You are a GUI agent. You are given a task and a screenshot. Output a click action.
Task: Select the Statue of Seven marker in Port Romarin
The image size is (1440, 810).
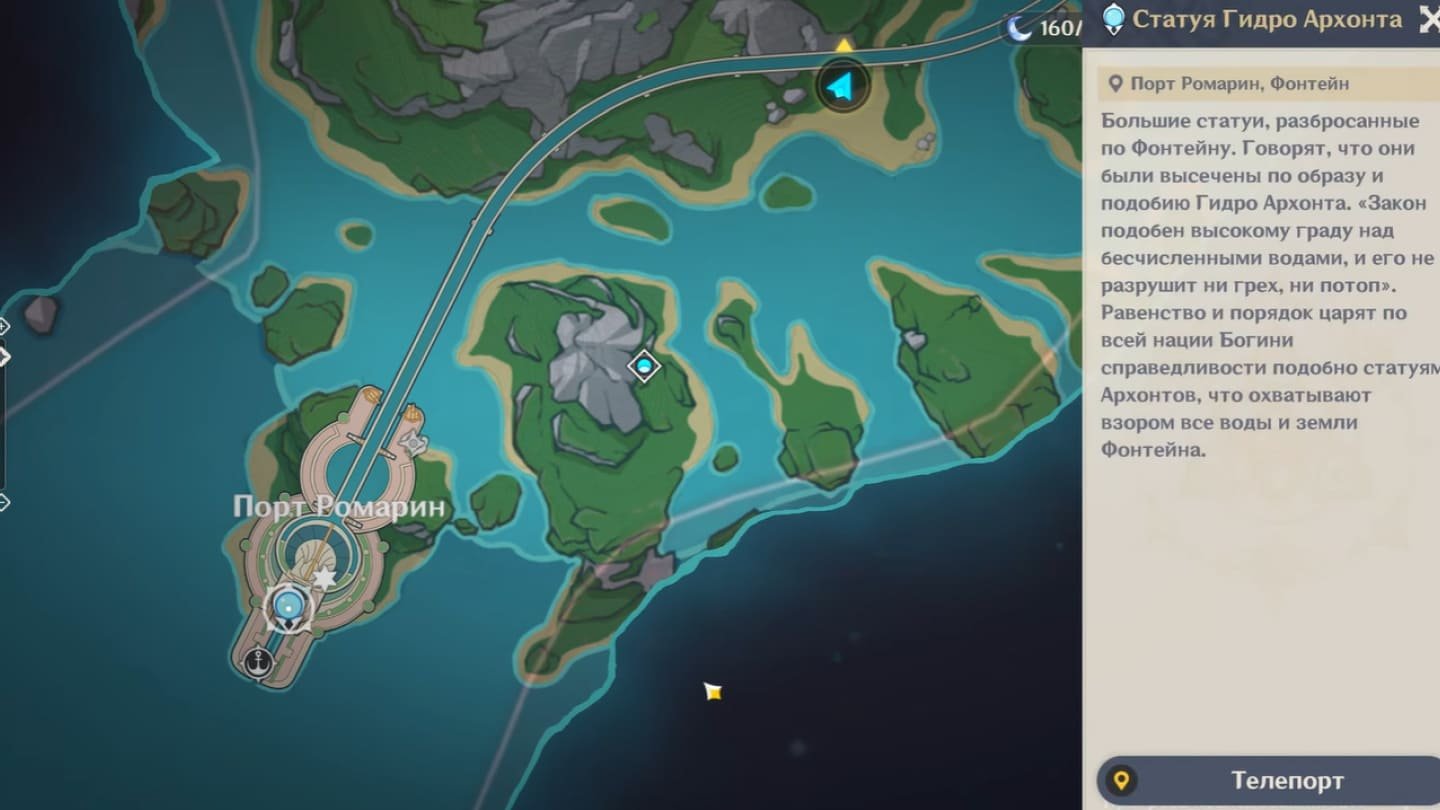[289, 605]
